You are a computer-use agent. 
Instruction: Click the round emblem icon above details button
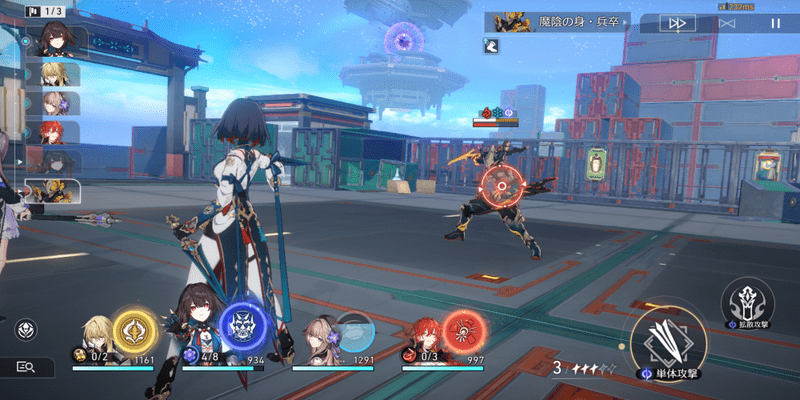click(26, 328)
